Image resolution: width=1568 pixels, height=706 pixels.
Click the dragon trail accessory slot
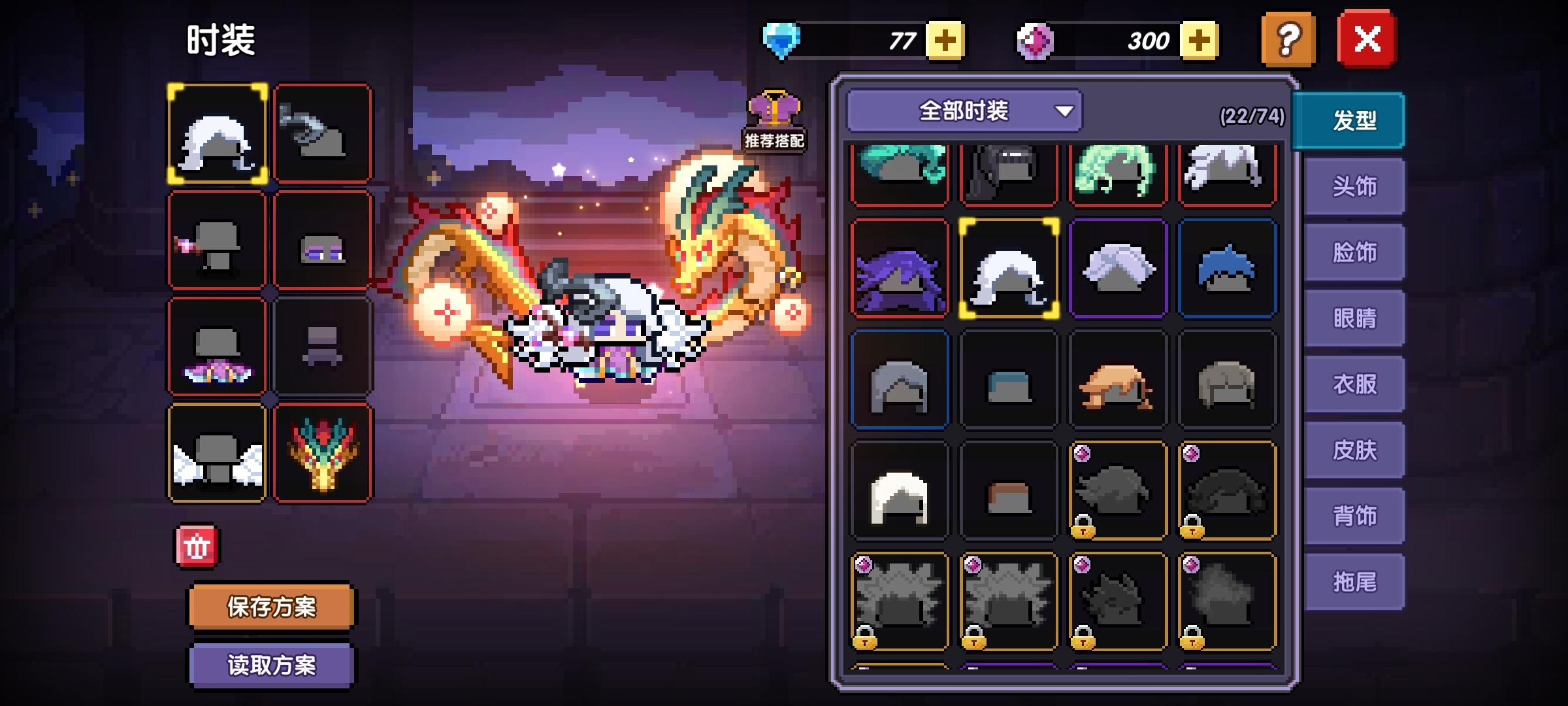[323, 451]
